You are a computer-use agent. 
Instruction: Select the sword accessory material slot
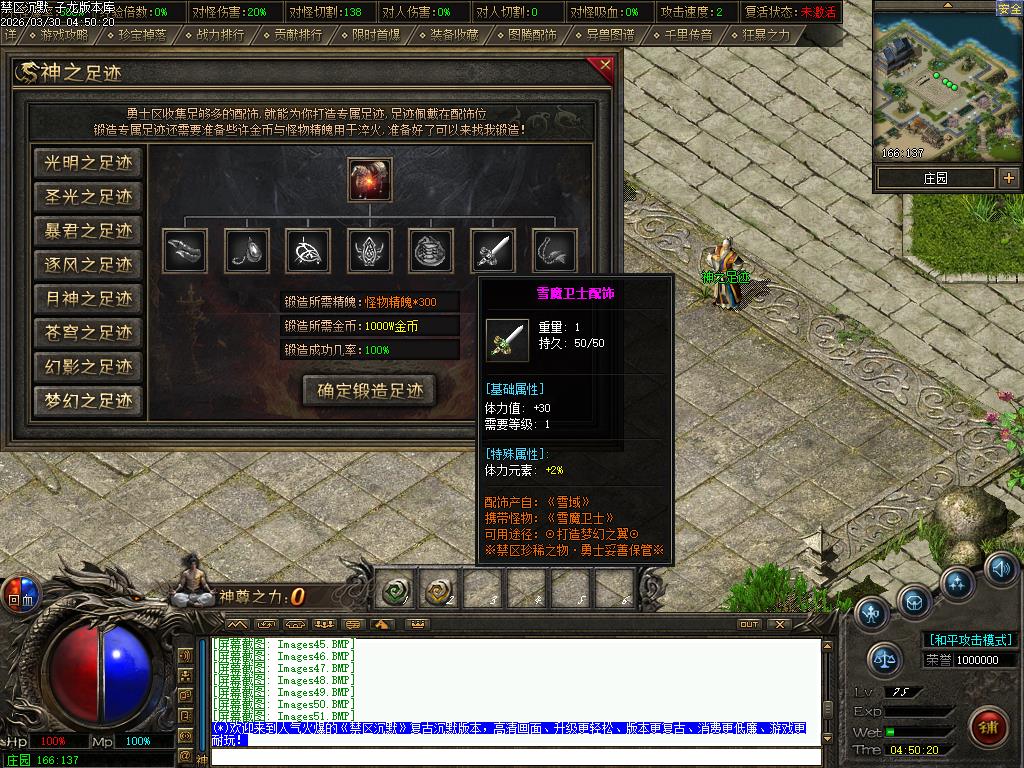pyautogui.click(x=493, y=250)
